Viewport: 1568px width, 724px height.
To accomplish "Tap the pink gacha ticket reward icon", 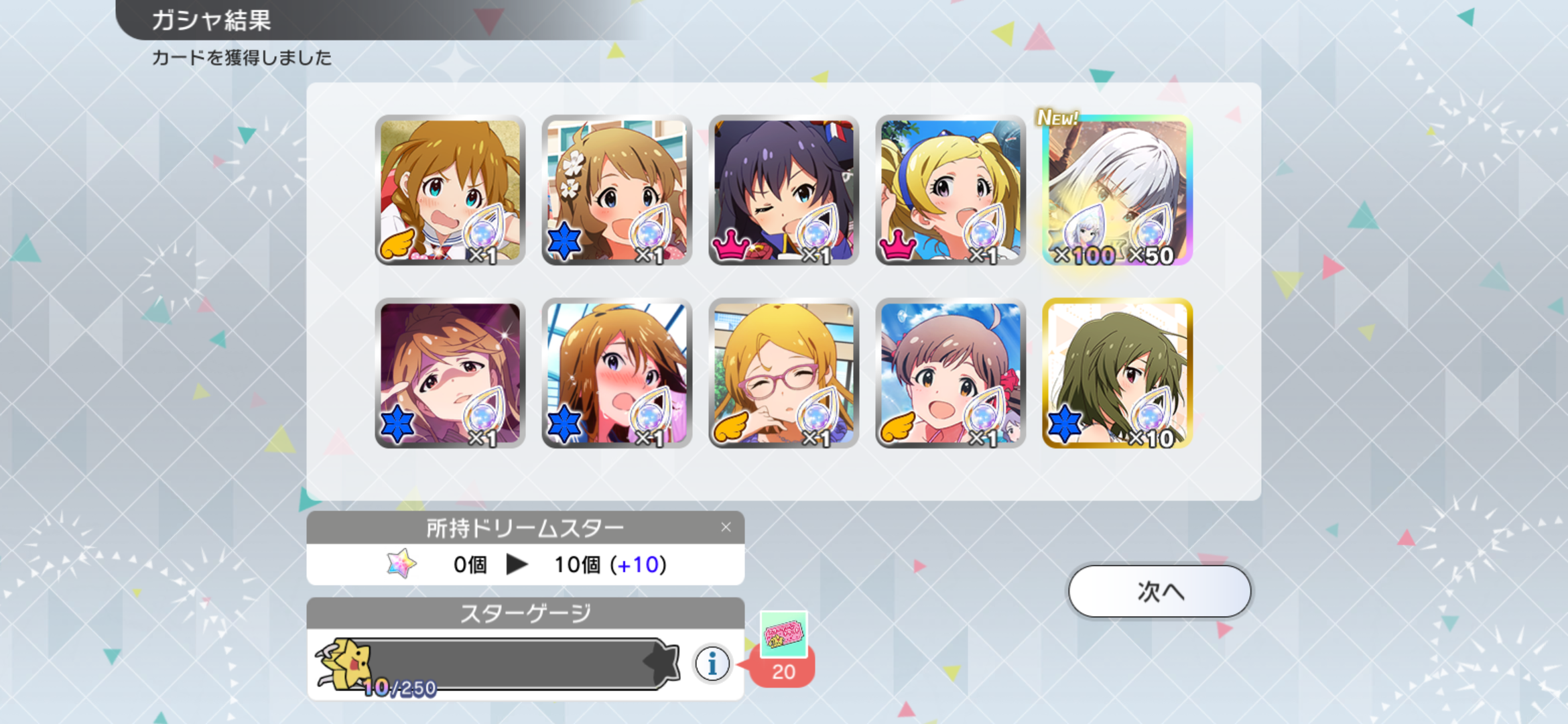I will point(783,633).
